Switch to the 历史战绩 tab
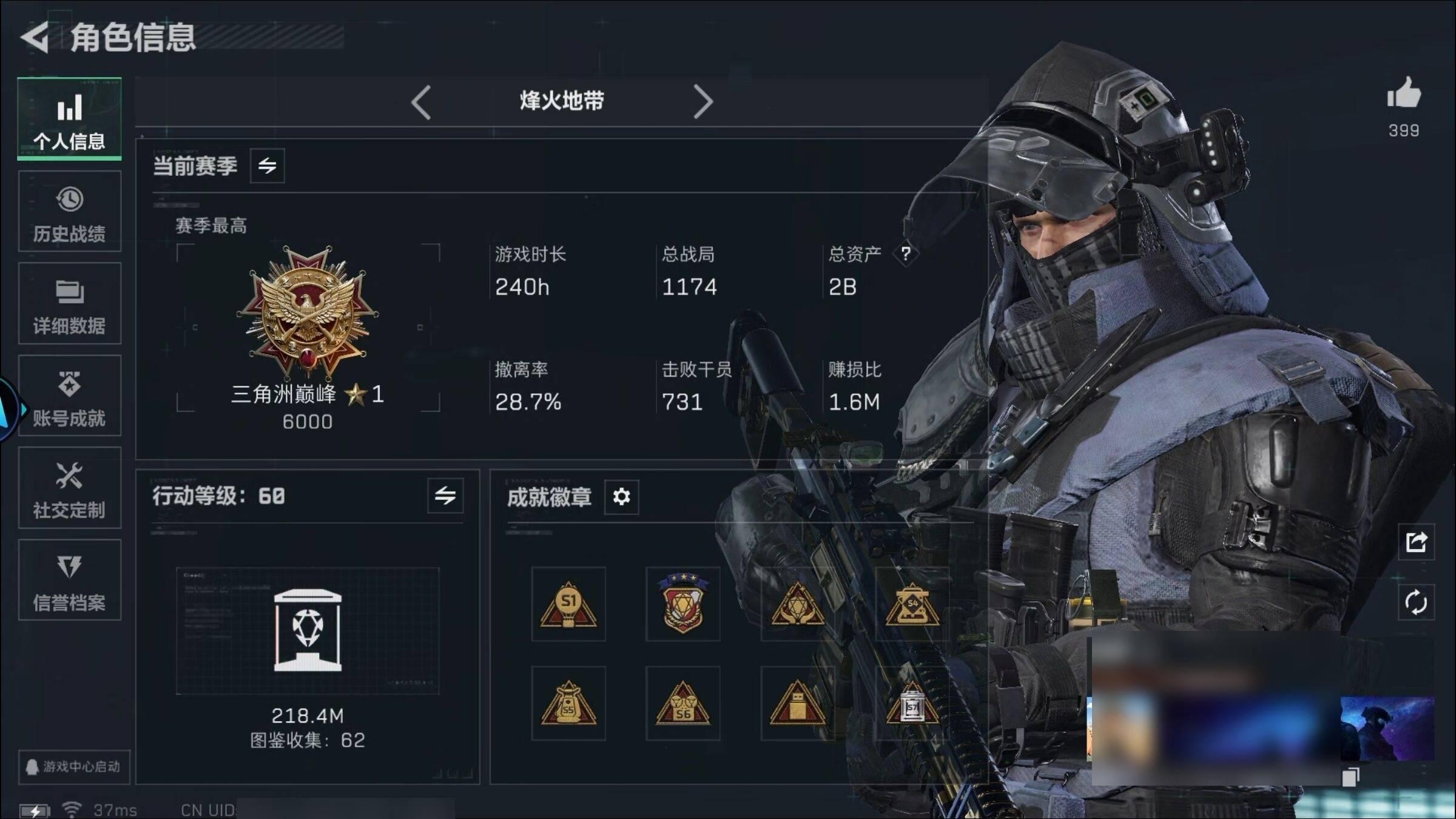1456x819 pixels. [69, 212]
